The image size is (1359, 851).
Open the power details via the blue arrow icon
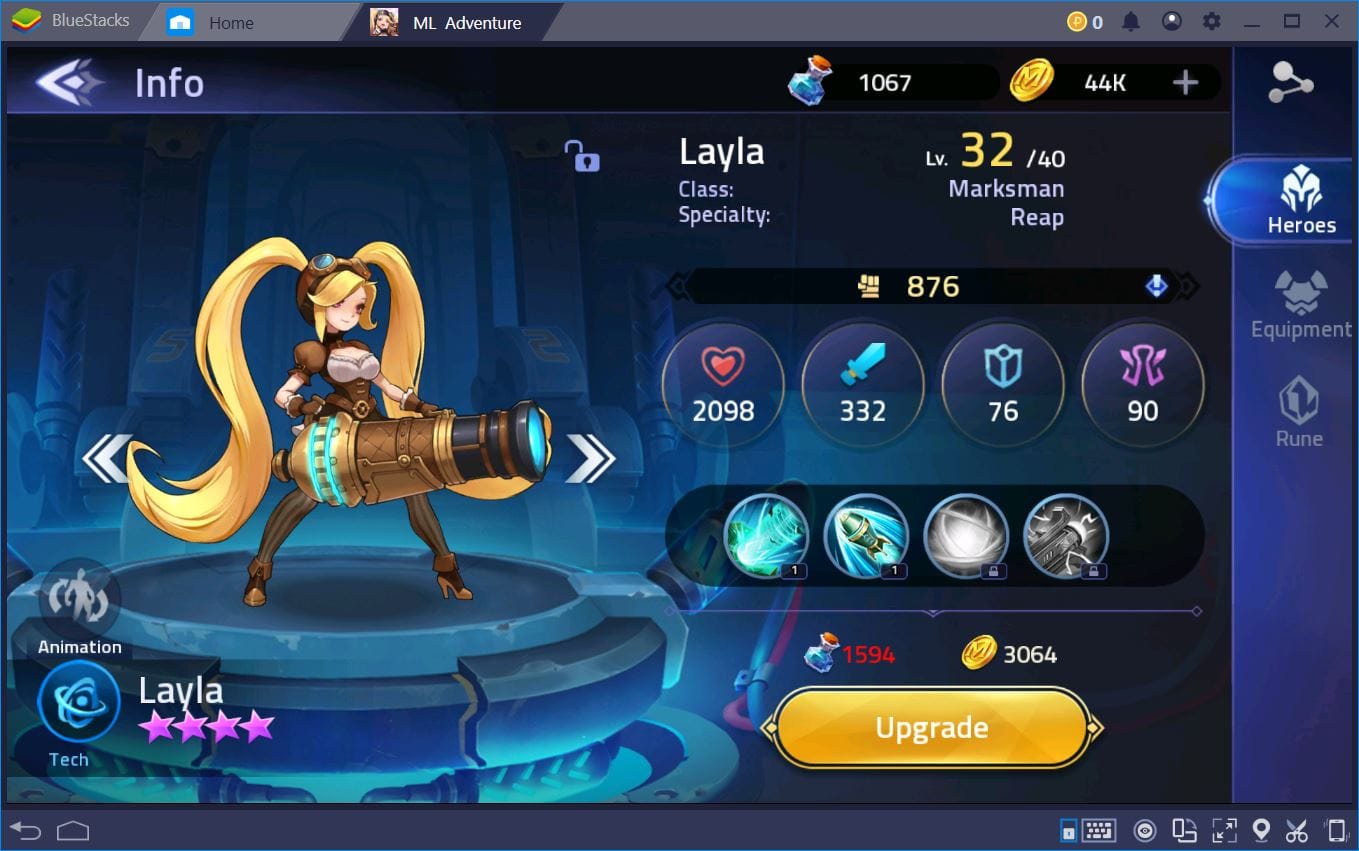pos(1157,286)
